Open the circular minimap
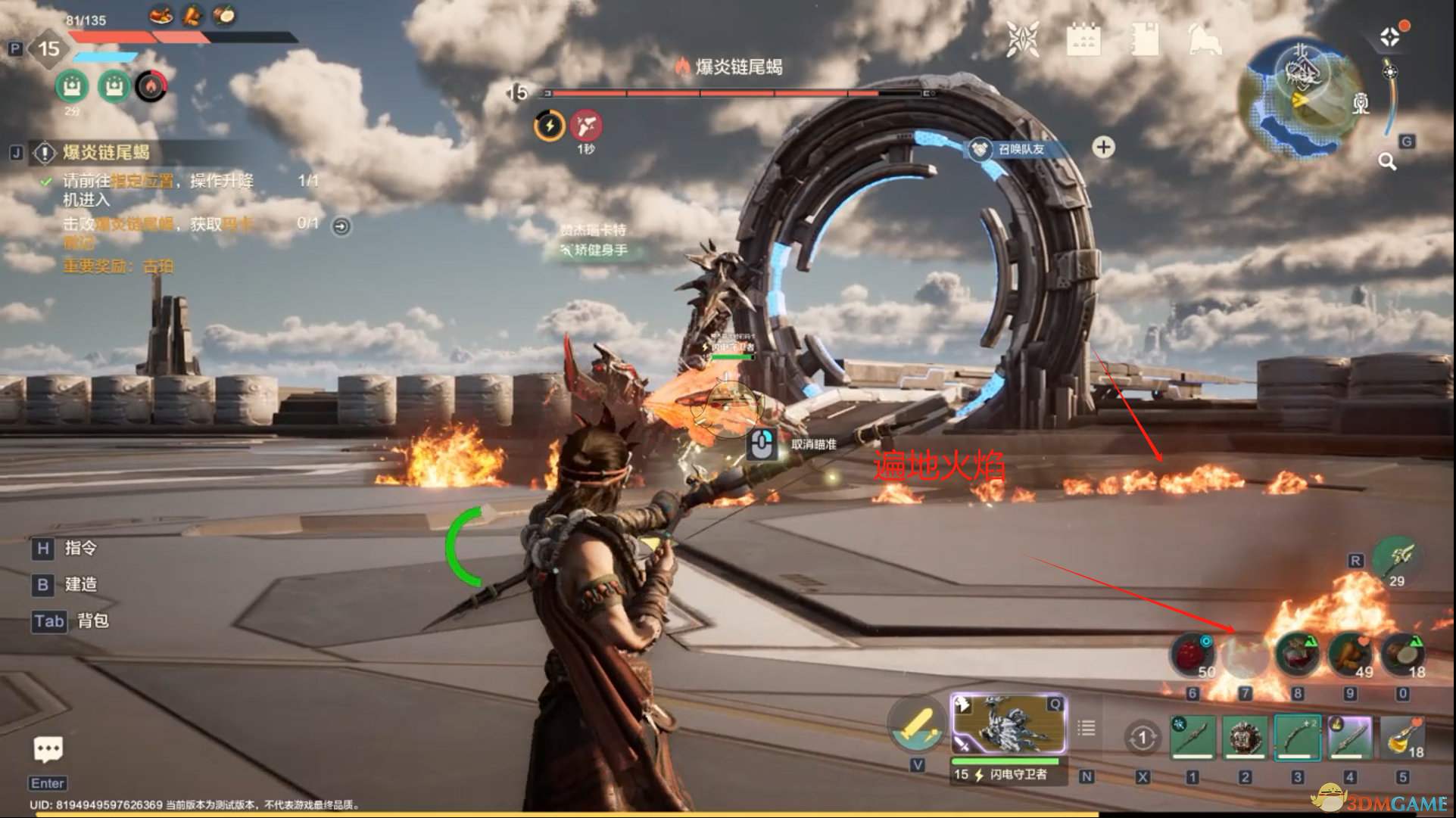 point(1300,98)
